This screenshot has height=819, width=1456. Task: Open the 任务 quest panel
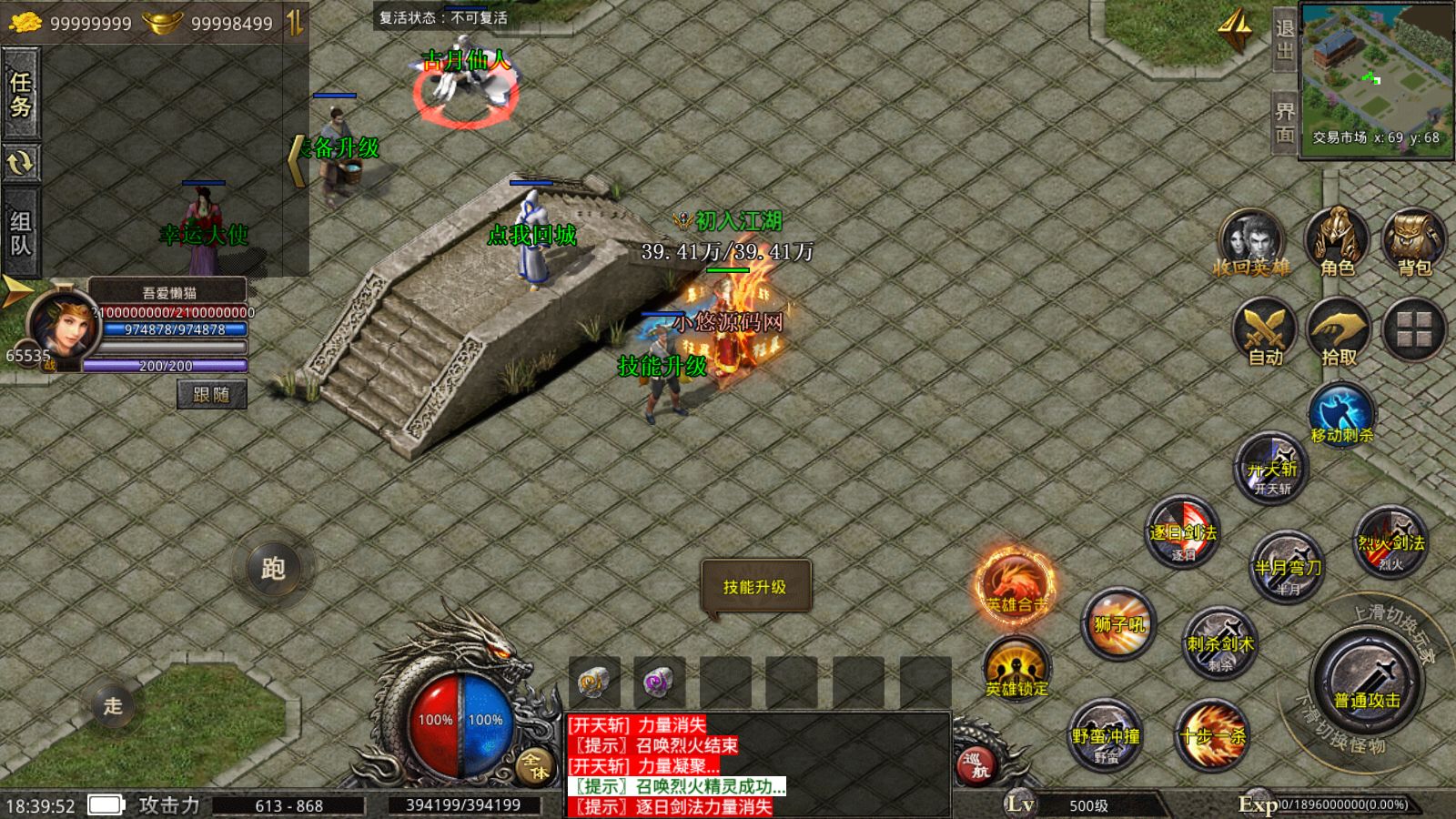point(20,95)
